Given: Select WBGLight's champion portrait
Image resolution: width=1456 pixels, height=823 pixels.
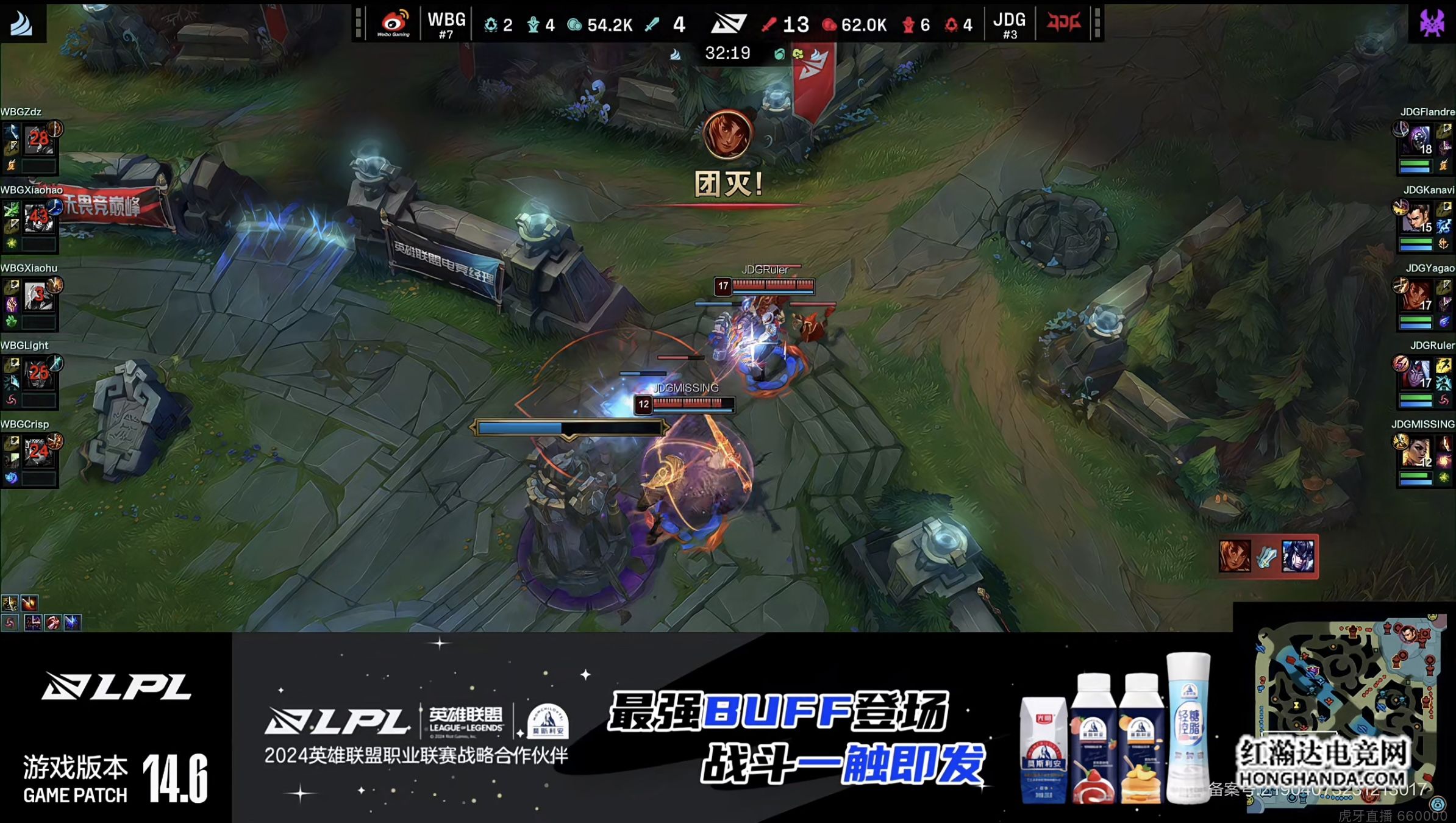Looking at the screenshot, I should coord(38,374).
